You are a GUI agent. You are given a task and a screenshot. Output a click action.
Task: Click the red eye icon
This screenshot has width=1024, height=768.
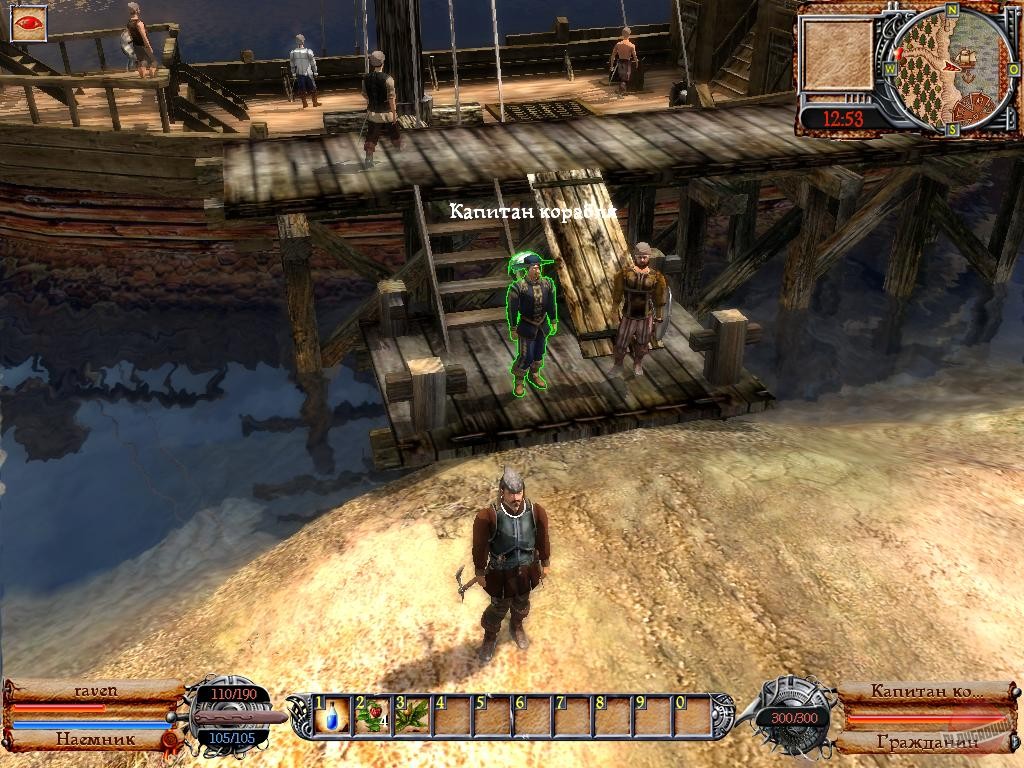click(28, 24)
